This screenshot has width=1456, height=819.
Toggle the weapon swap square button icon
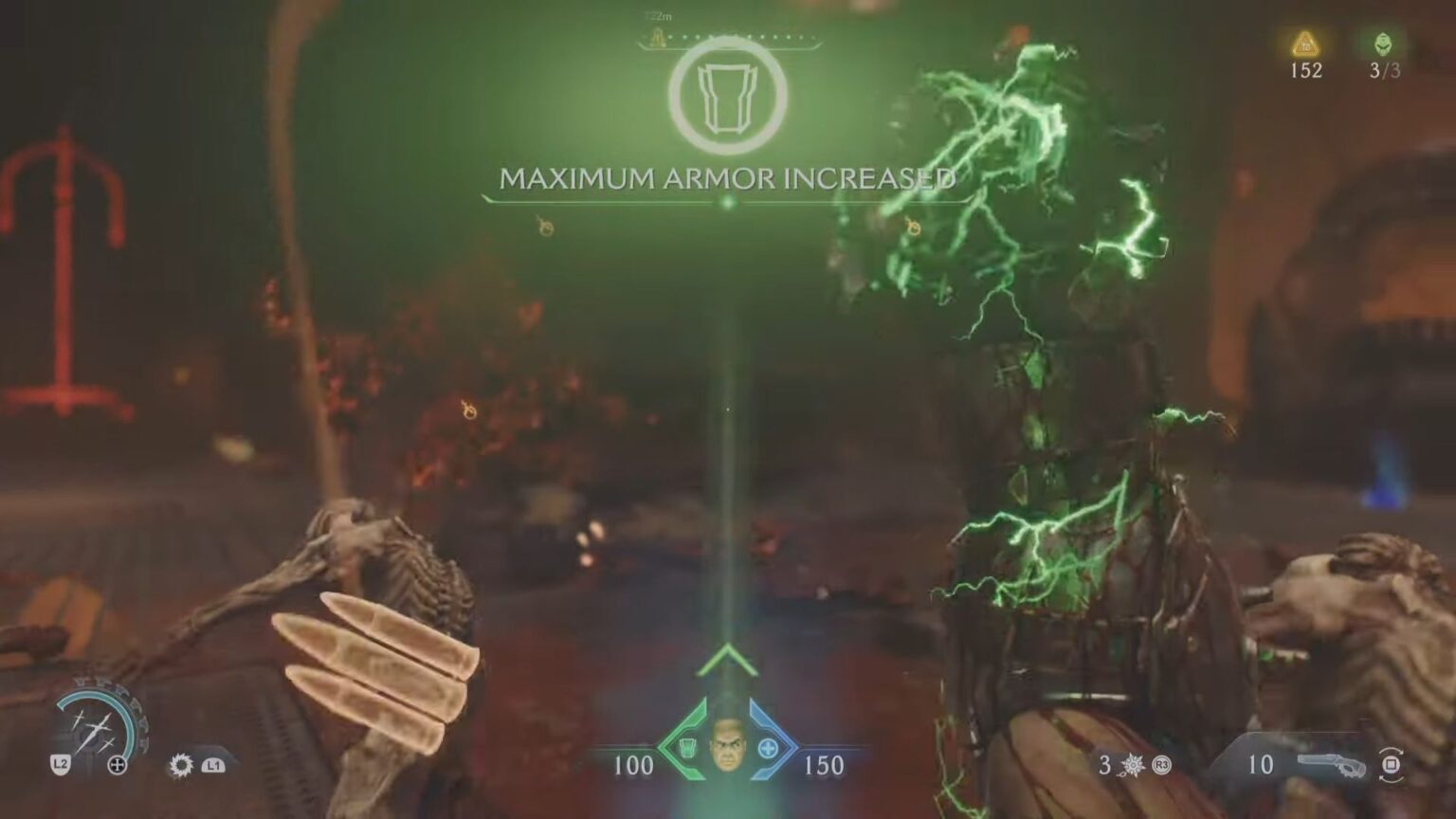[1392, 764]
